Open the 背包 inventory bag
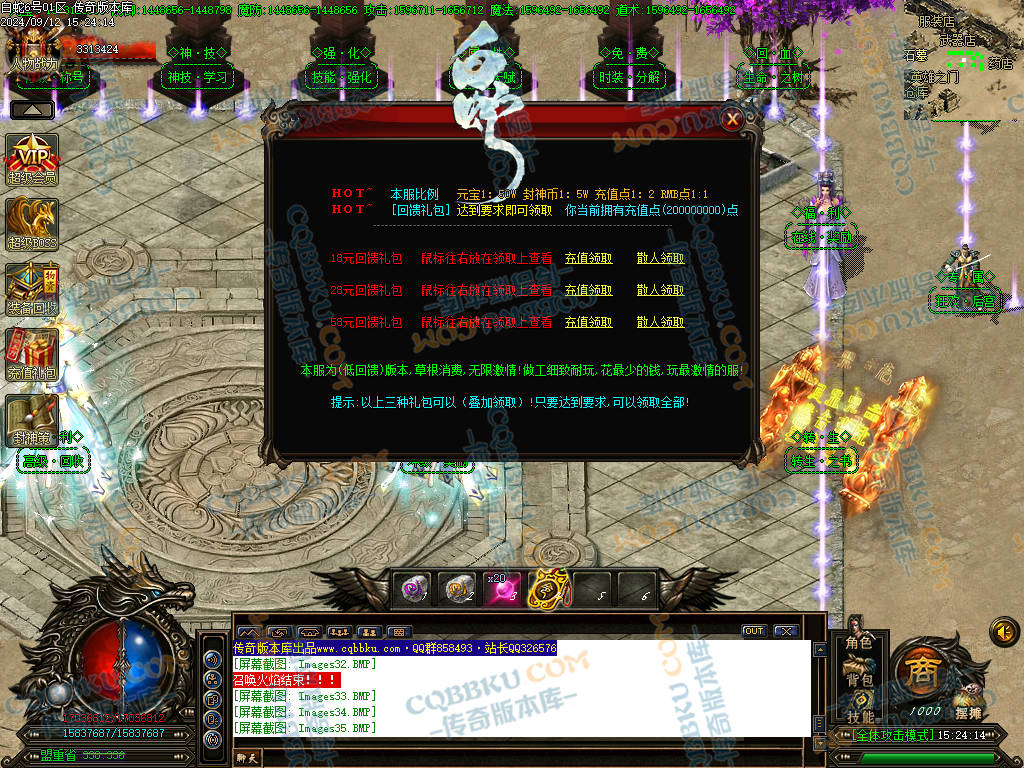1024x768 pixels. pyautogui.click(x=859, y=680)
